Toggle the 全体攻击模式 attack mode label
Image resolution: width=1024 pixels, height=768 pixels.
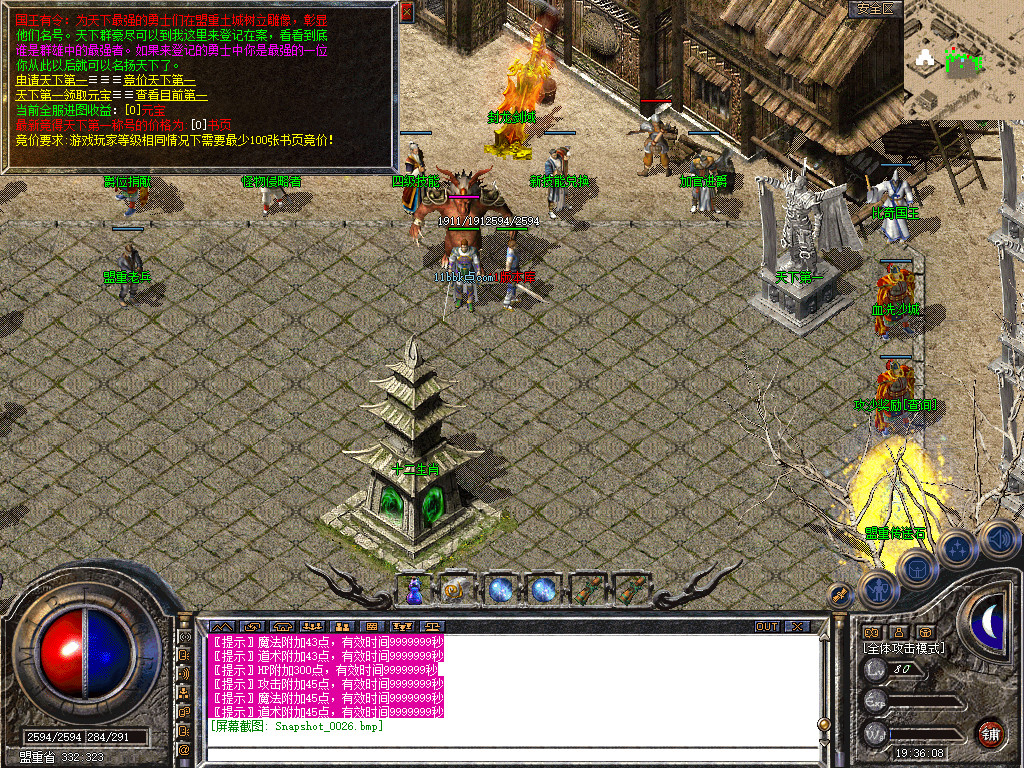[x=904, y=648]
